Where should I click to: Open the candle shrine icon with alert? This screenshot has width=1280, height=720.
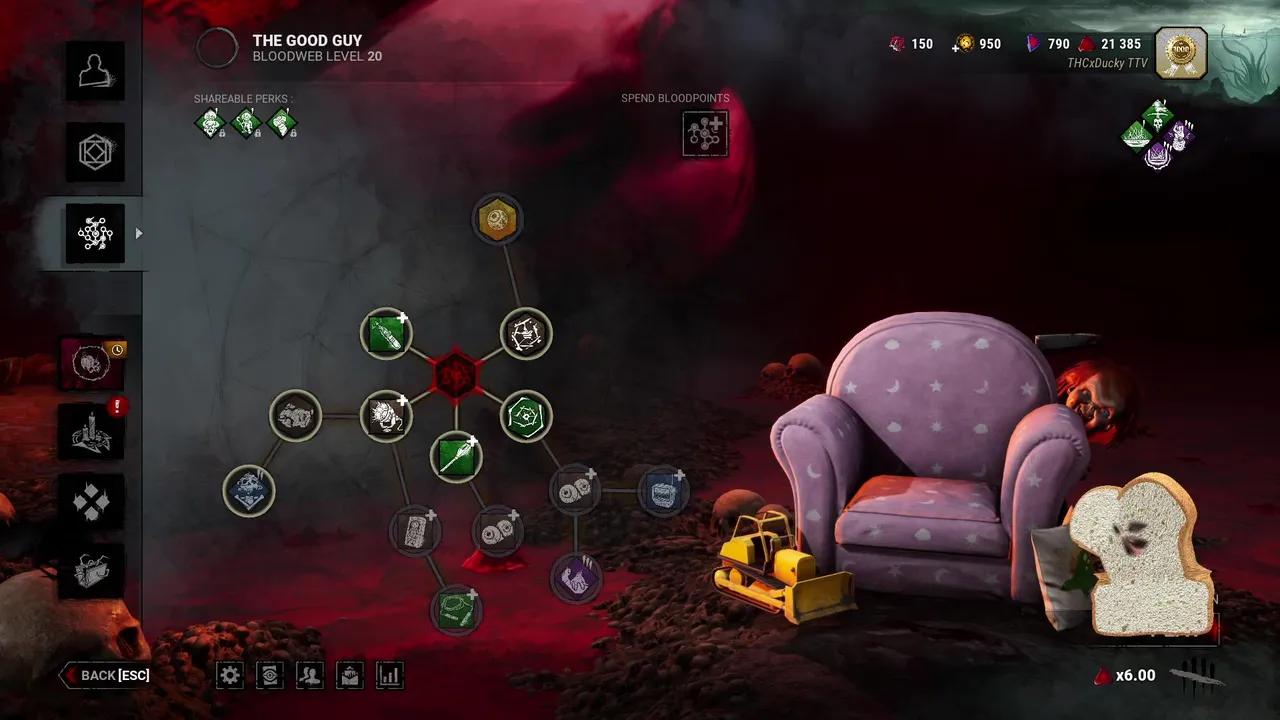click(92, 432)
